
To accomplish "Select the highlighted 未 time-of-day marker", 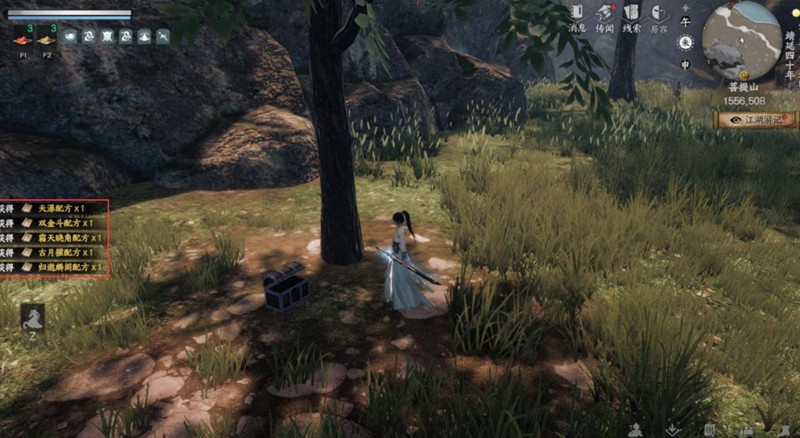I will [685, 42].
